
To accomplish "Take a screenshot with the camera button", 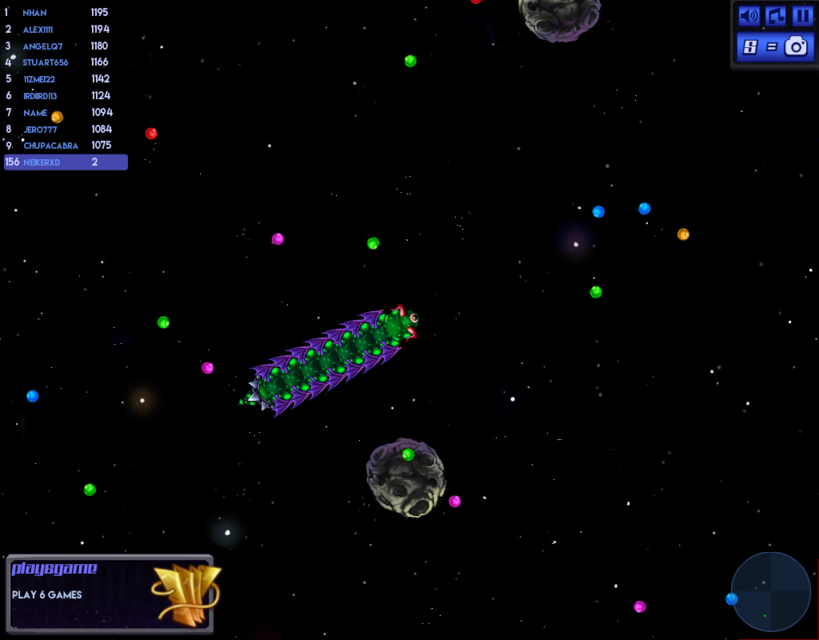I will click(795, 46).
